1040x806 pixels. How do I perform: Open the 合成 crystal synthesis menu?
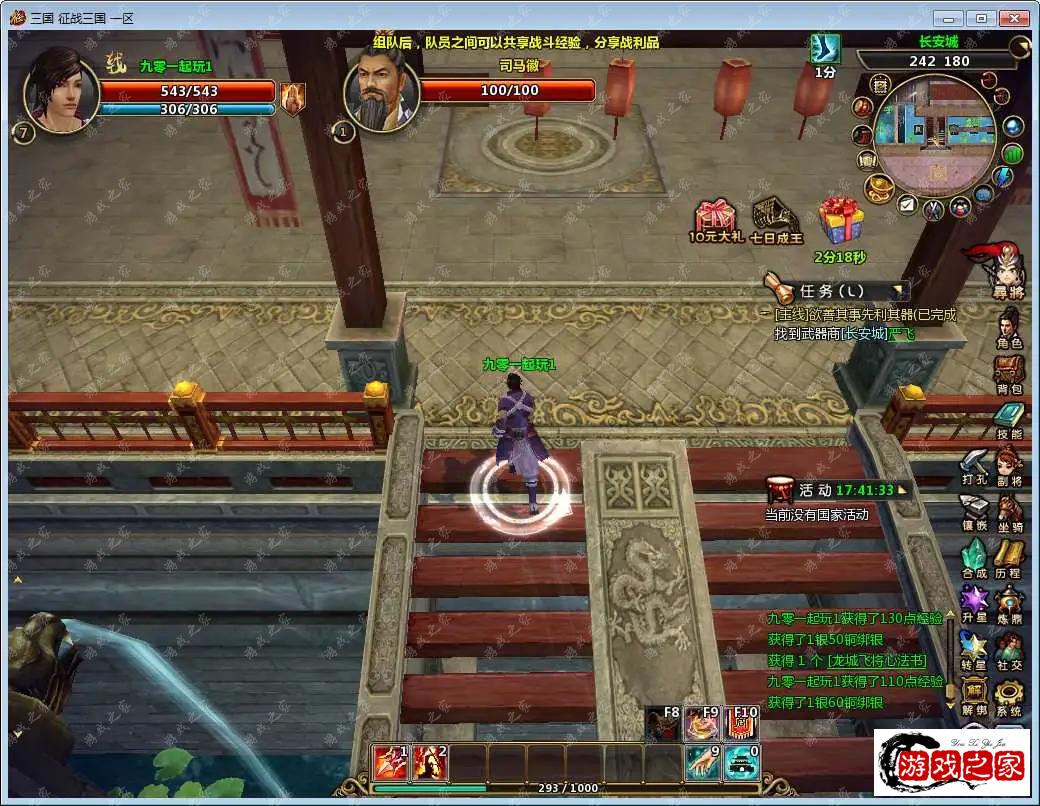pos(974,556)
